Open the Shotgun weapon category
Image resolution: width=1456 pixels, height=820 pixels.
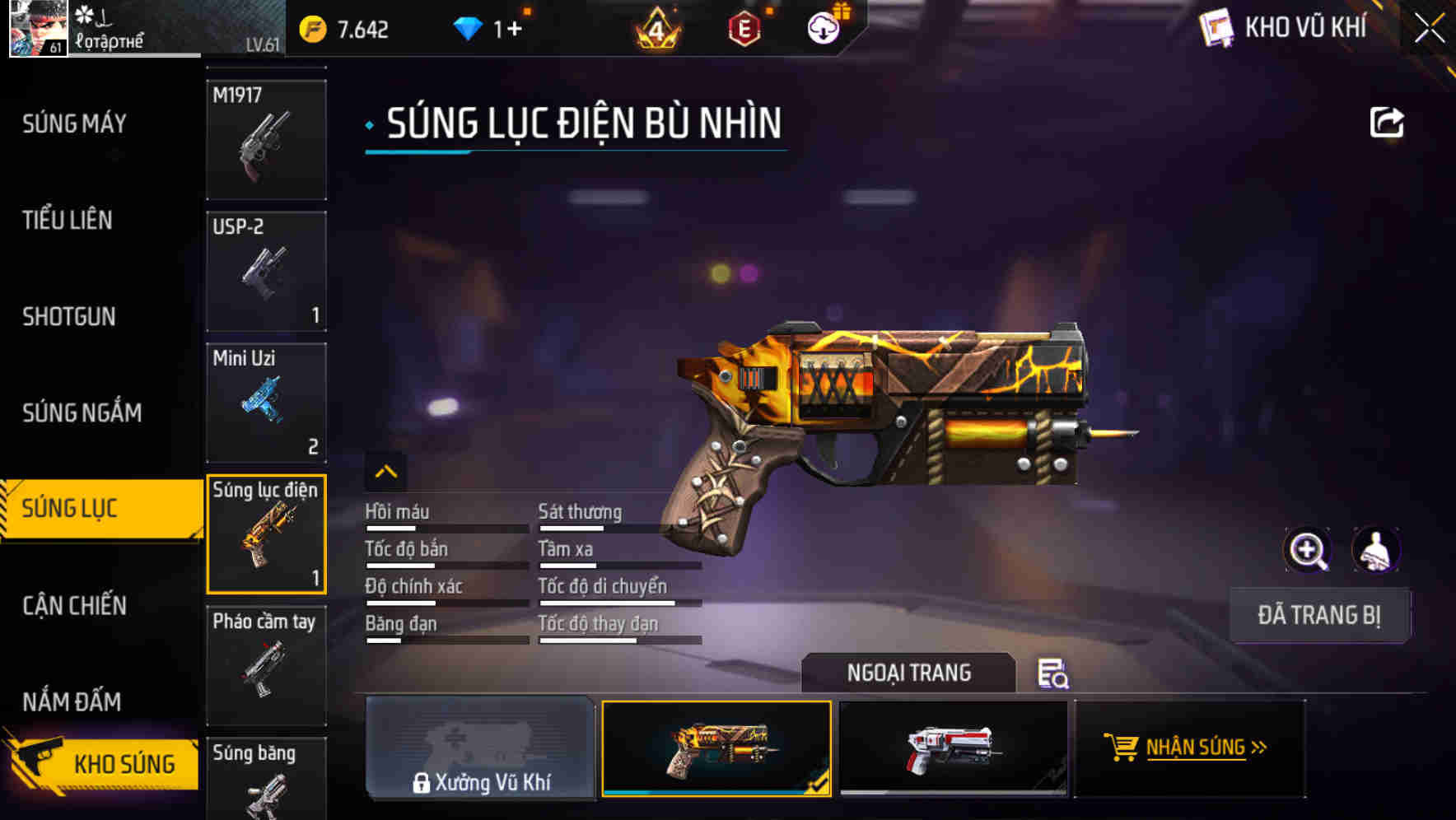click(68, 316)
